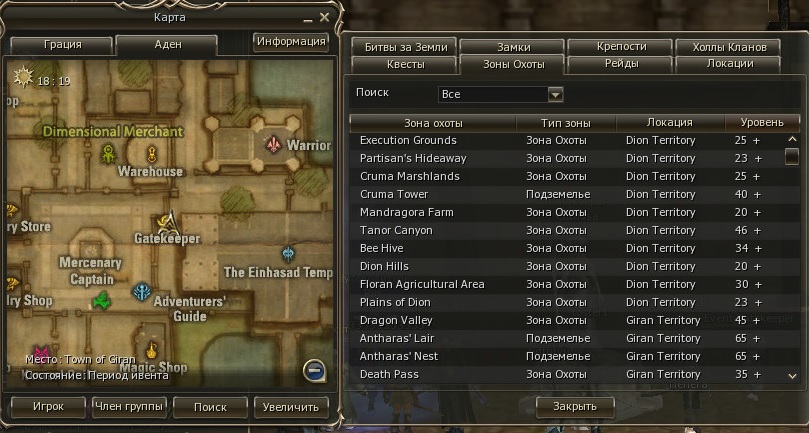Click the Поиск button below the map
The width and height of the screenshot is (809, 433).
click(210, 407)
